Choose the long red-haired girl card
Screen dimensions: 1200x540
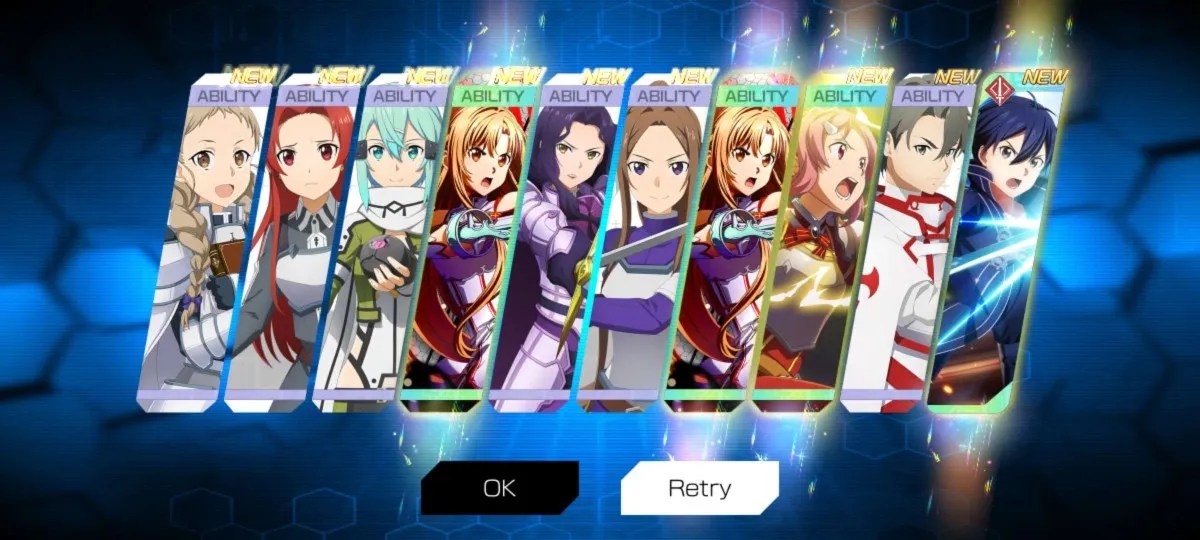click(293, 250)
